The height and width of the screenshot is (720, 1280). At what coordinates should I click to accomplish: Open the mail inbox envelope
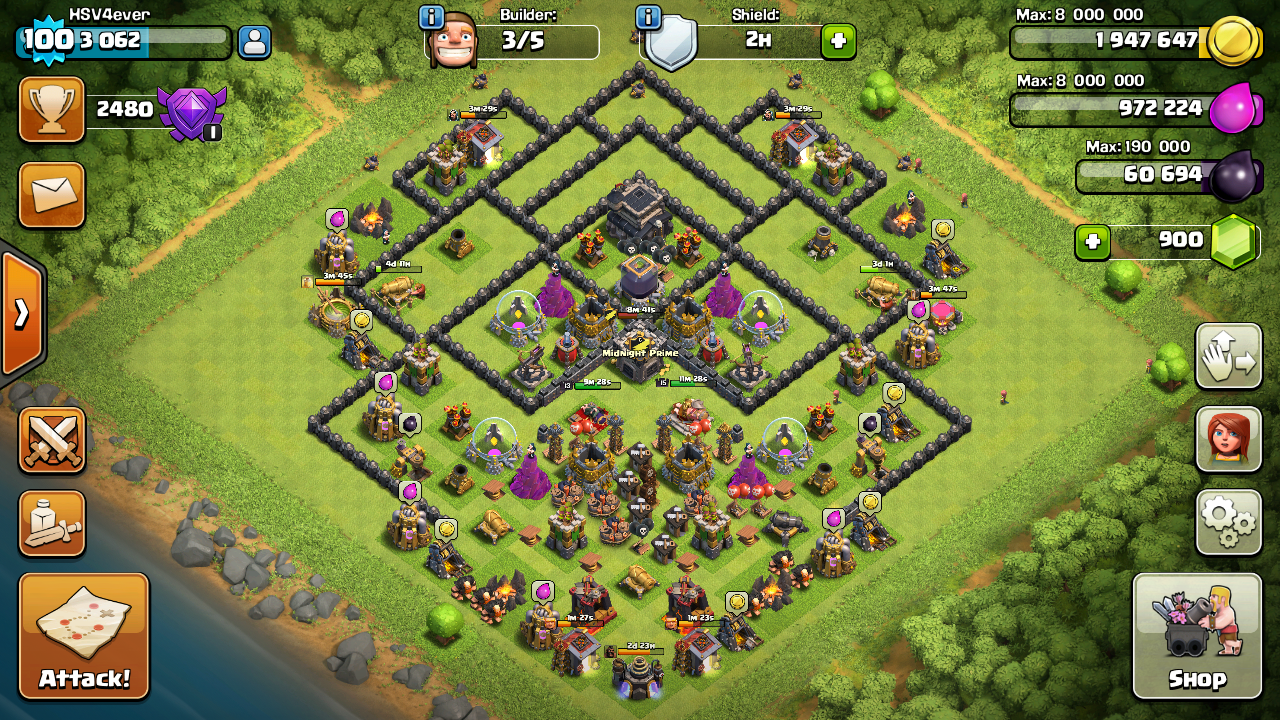(x=52, y=195)
